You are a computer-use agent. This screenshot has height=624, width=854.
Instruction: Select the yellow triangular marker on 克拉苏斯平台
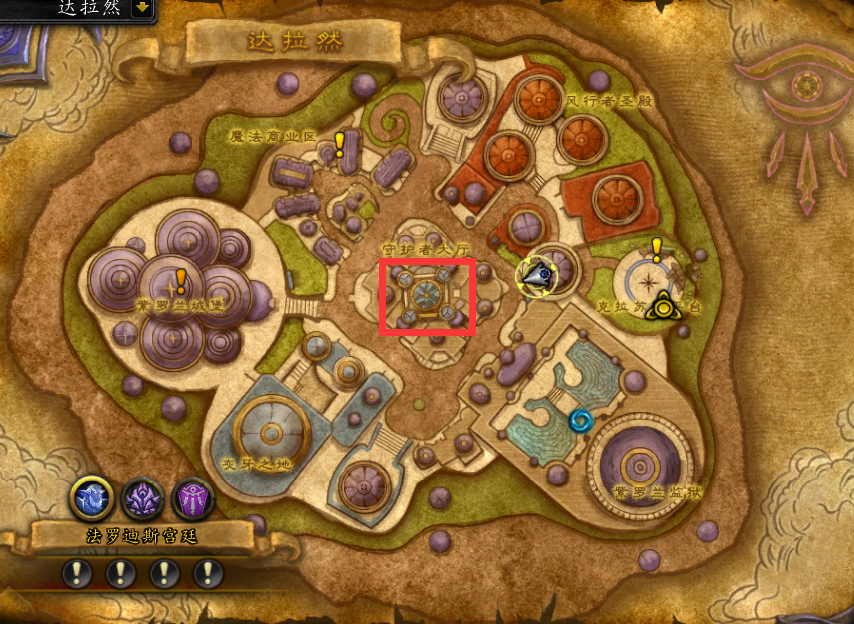pyautogui.click(x=662, y=307)
